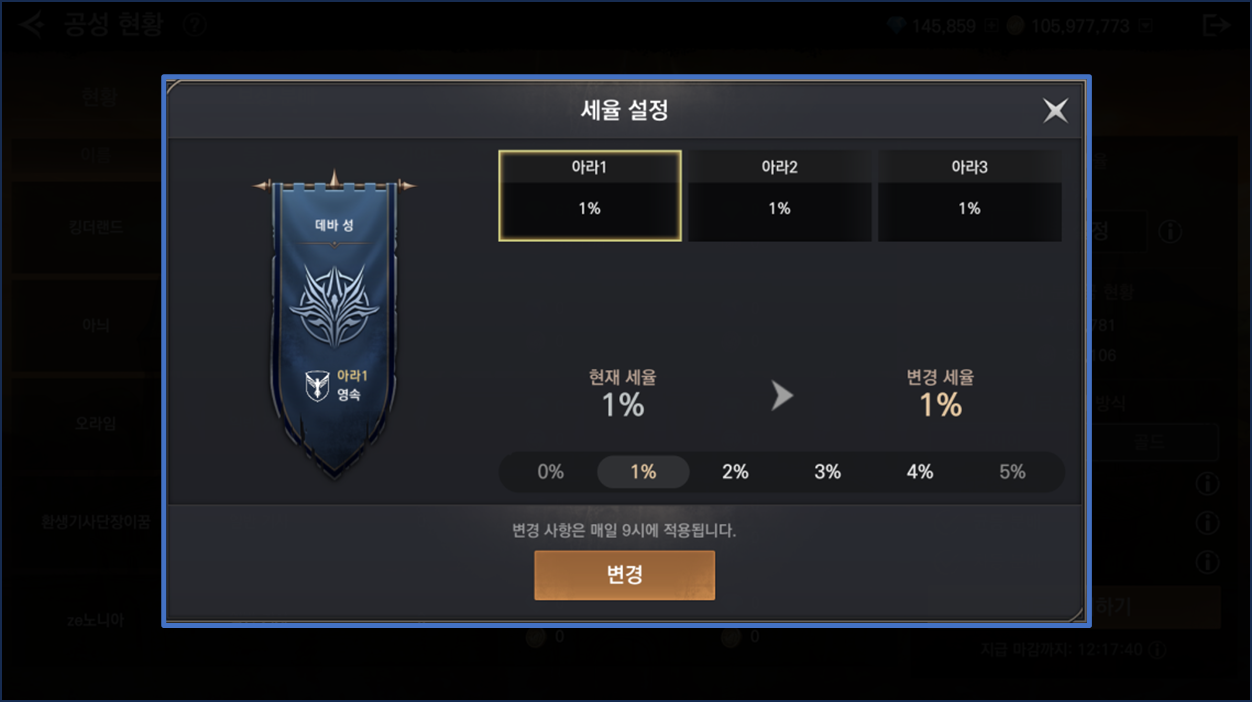
Task: Set the tax rate to 0%
Action: (551, 472)
